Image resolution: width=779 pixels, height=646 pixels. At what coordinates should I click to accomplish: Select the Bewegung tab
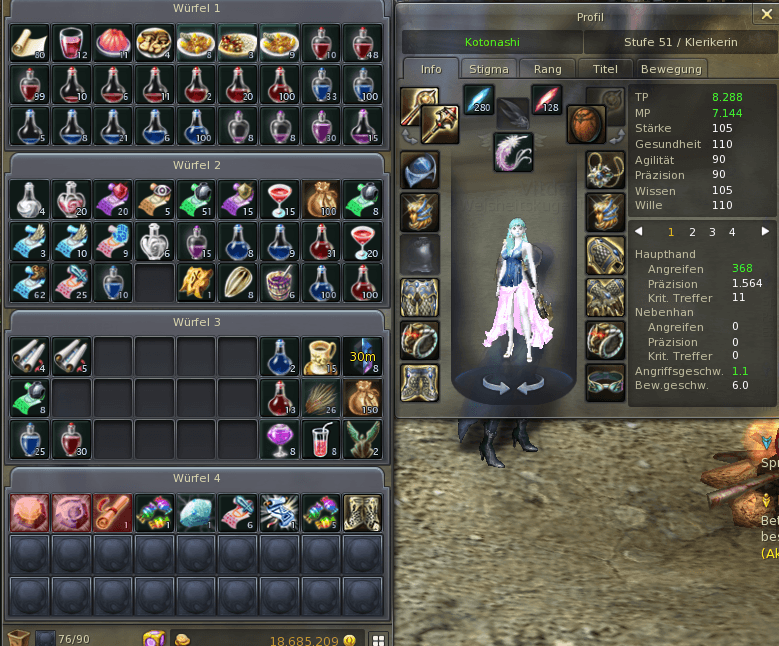(x=672, y=69)
